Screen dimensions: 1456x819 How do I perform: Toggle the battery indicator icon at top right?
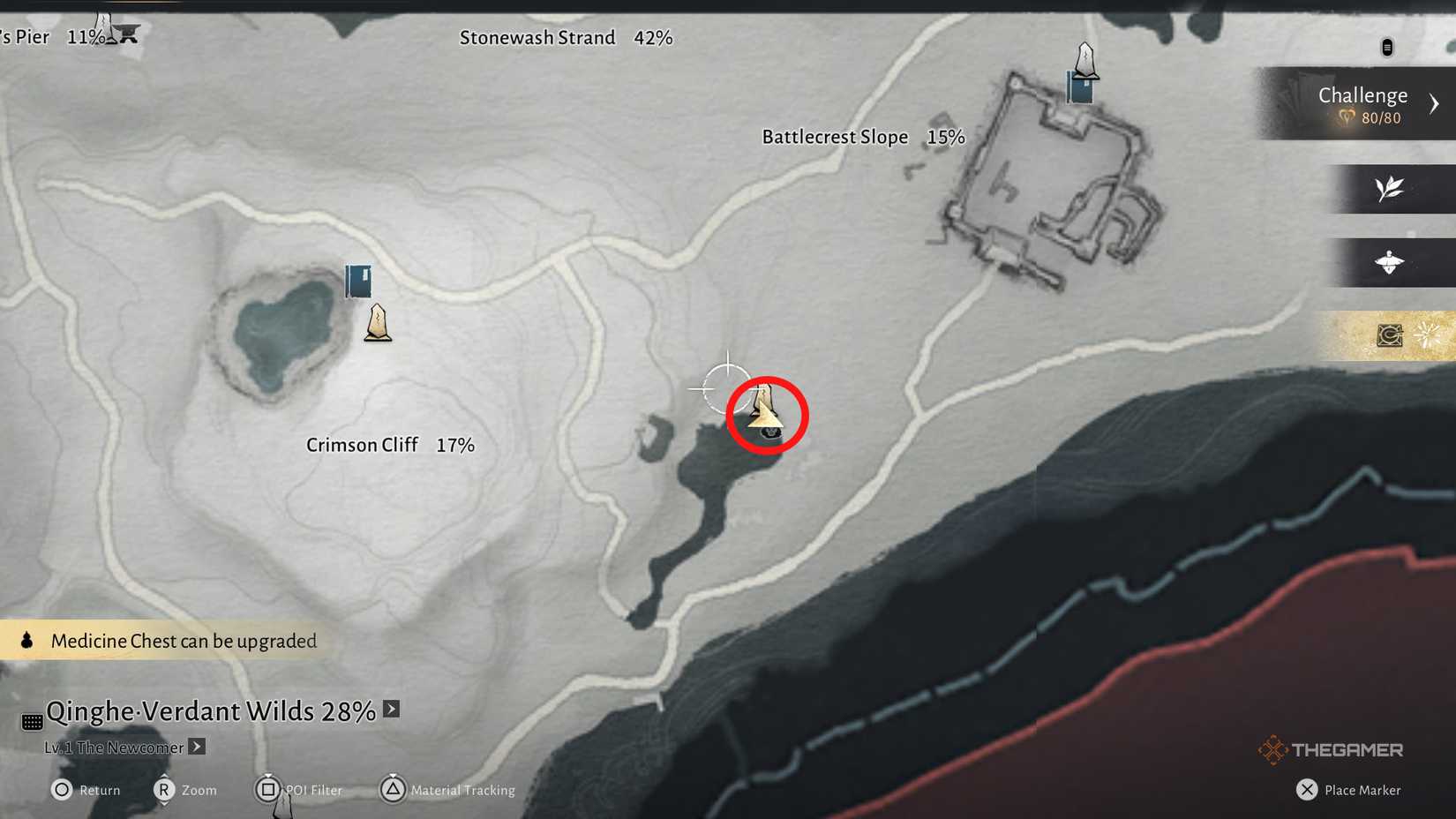click(x=1388, y=47)
